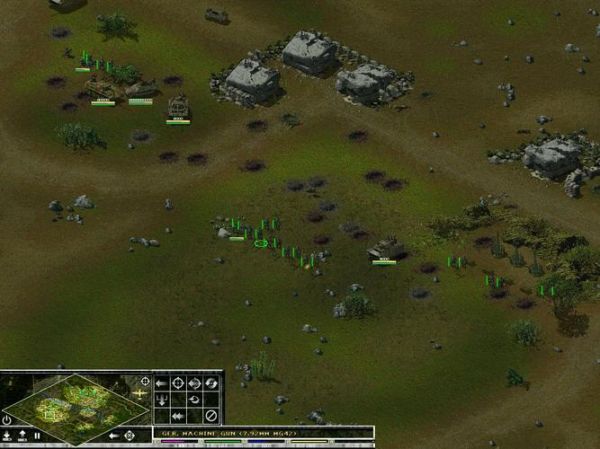Issue the stop order with crossed circle
Viewport: 600px width, 449px height.
click(211, 415)
